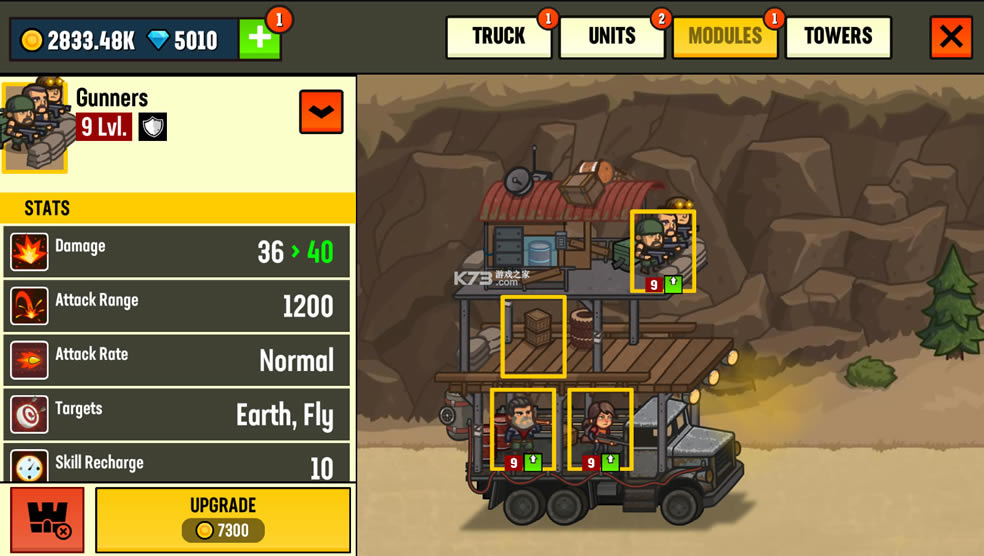Screen dimensions: 984x556
Task: Click the Gunners portrait thumbnail
Action: pos(35,126)
